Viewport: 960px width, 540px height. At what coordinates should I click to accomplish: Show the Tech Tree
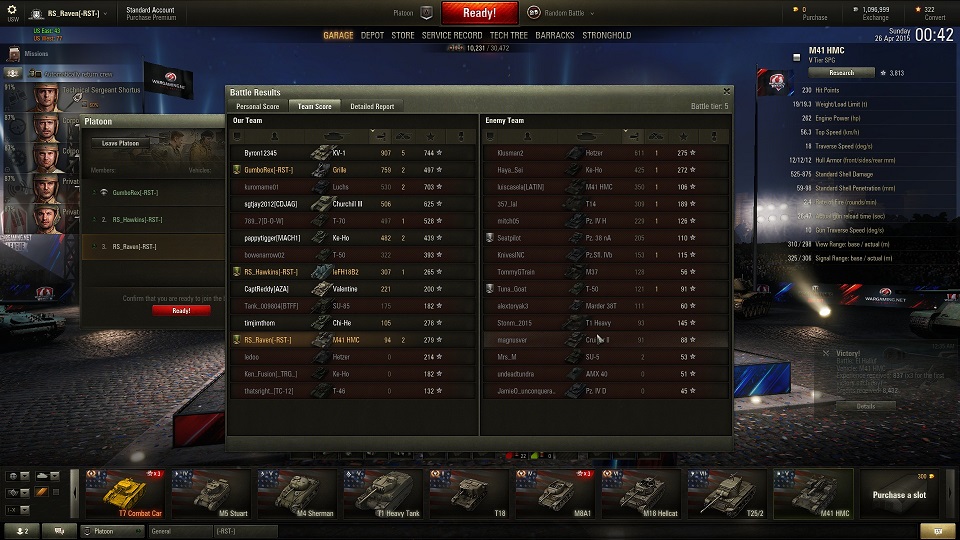[509, 35]
